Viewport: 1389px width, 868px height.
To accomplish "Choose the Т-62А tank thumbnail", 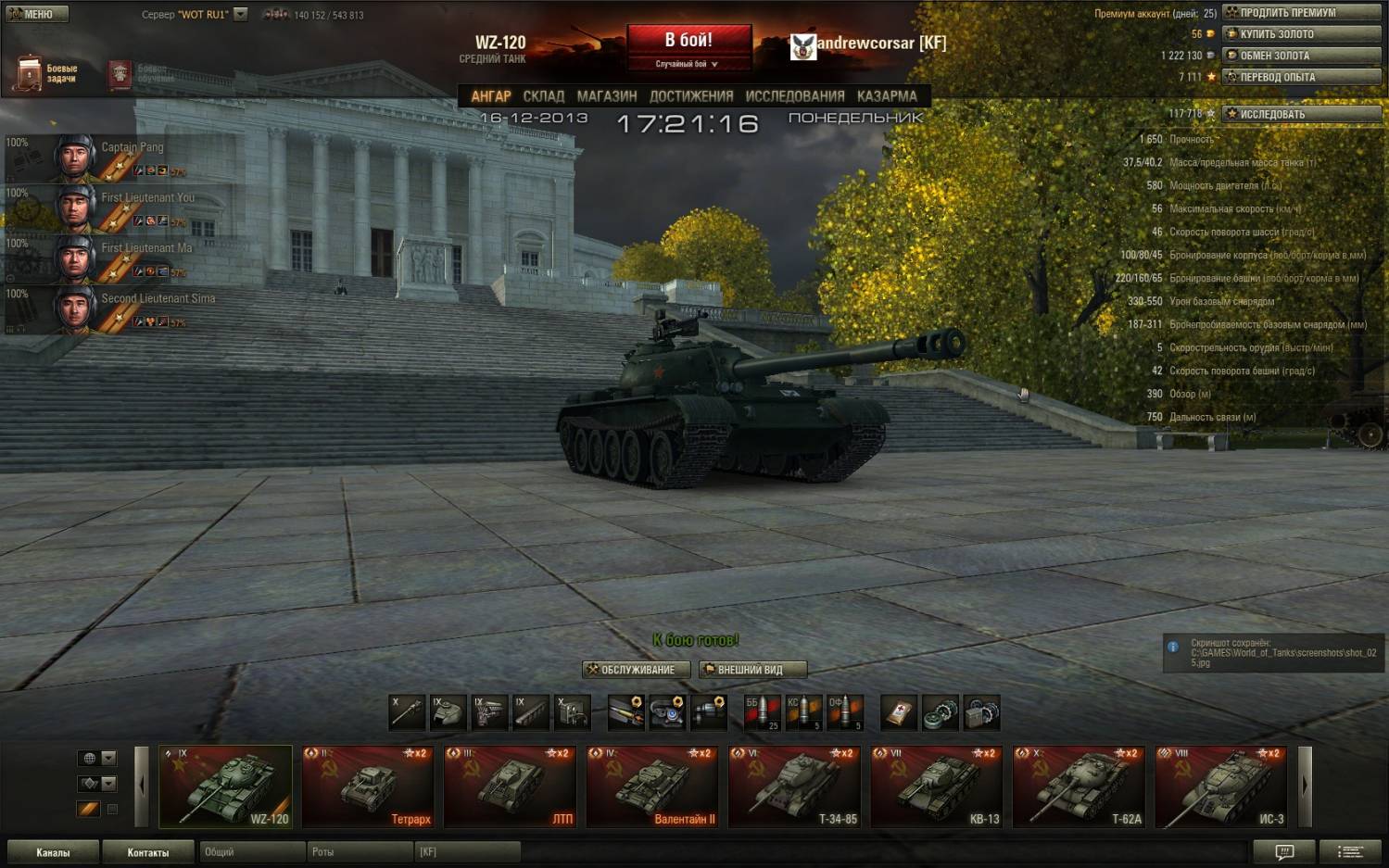I will coord(1080,786).
